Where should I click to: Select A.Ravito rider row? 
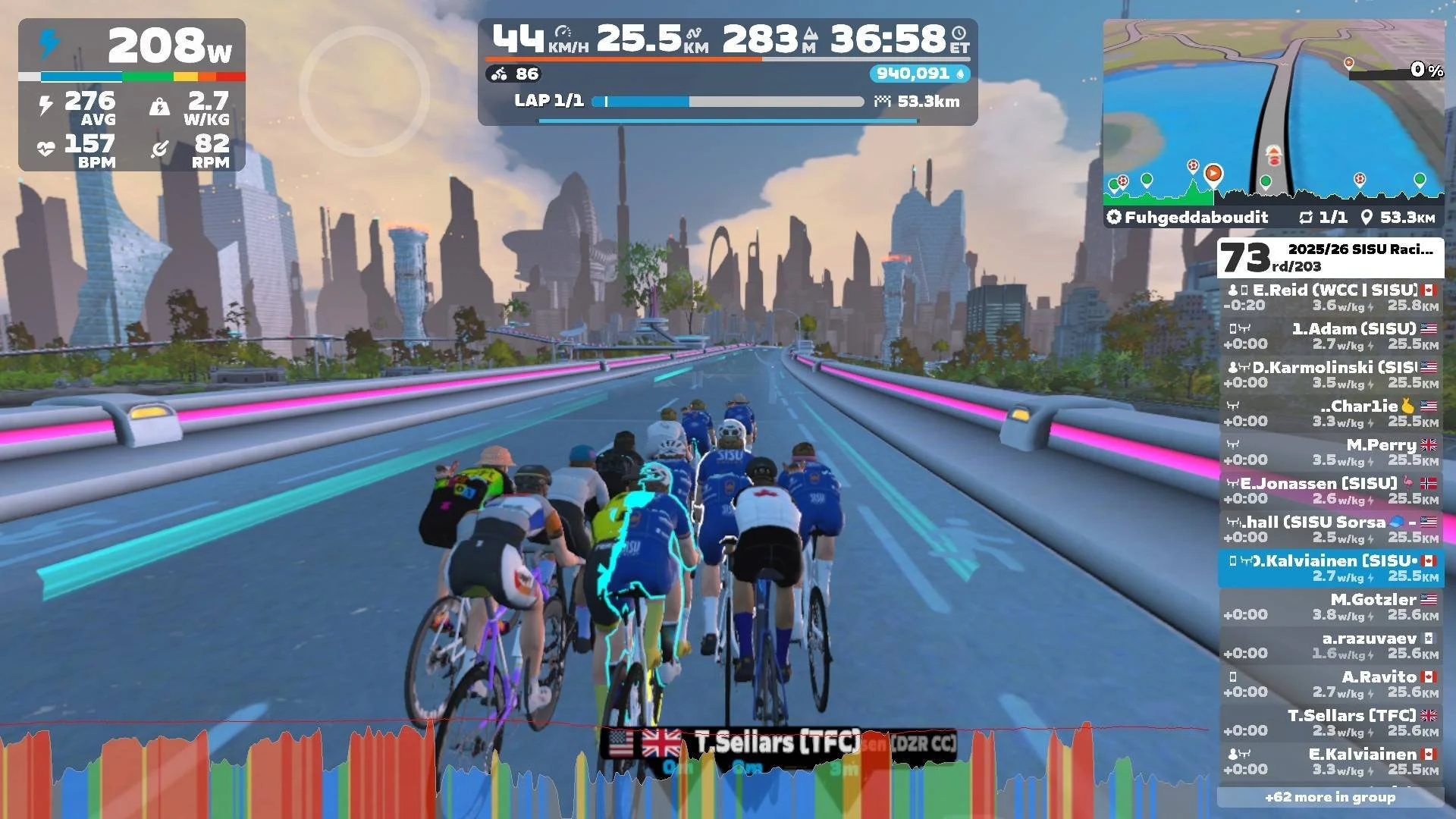[1331, 684]
